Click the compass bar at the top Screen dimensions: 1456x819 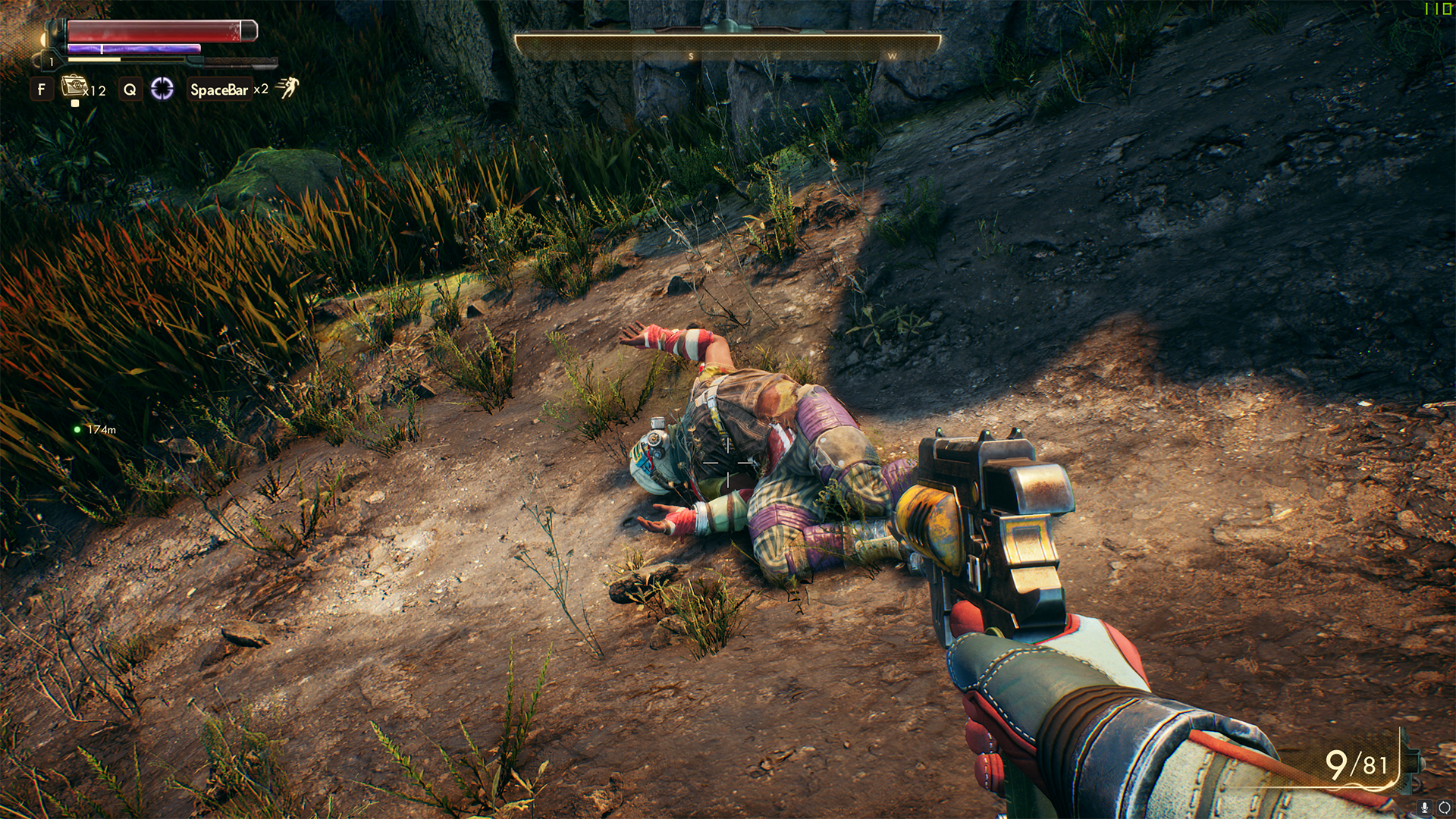(x=727, y=45)
